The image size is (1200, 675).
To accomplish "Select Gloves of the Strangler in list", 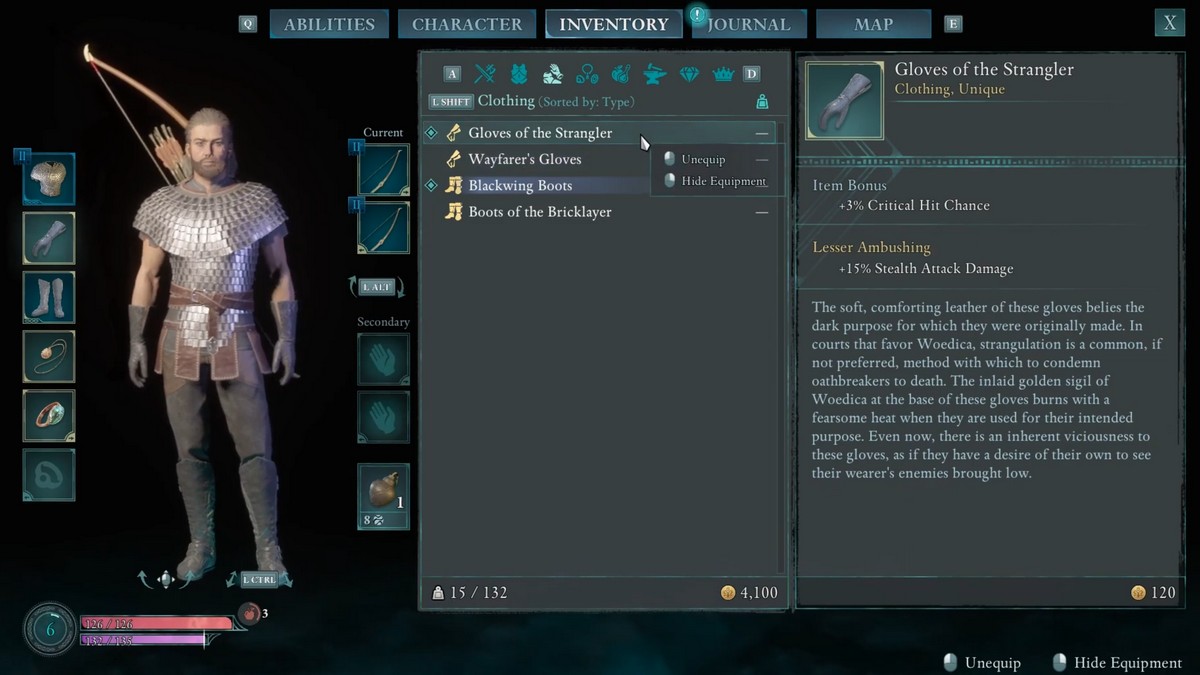I will (540, 133).
